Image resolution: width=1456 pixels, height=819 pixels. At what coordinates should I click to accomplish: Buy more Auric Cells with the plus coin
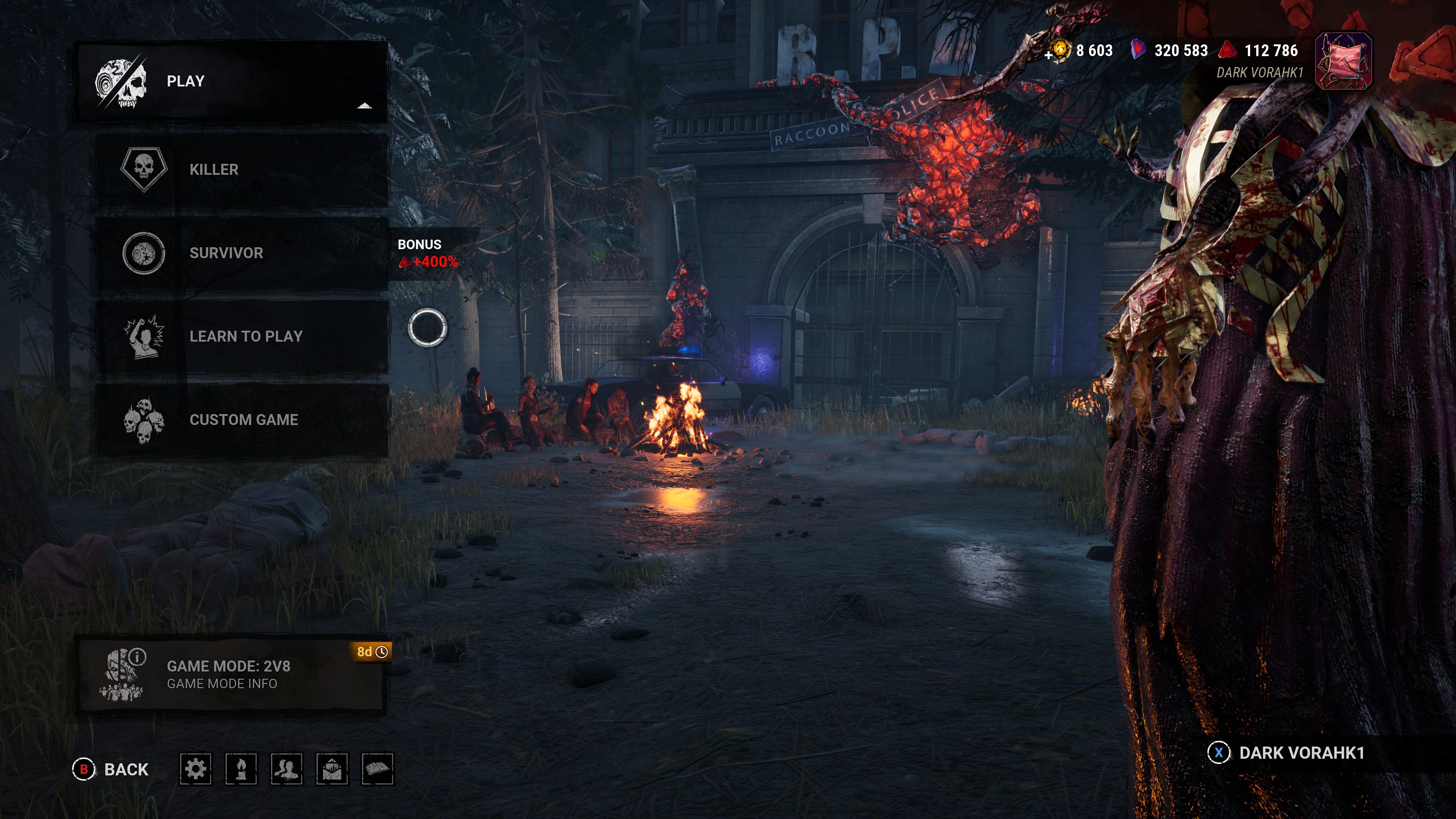coord(1057,52)
